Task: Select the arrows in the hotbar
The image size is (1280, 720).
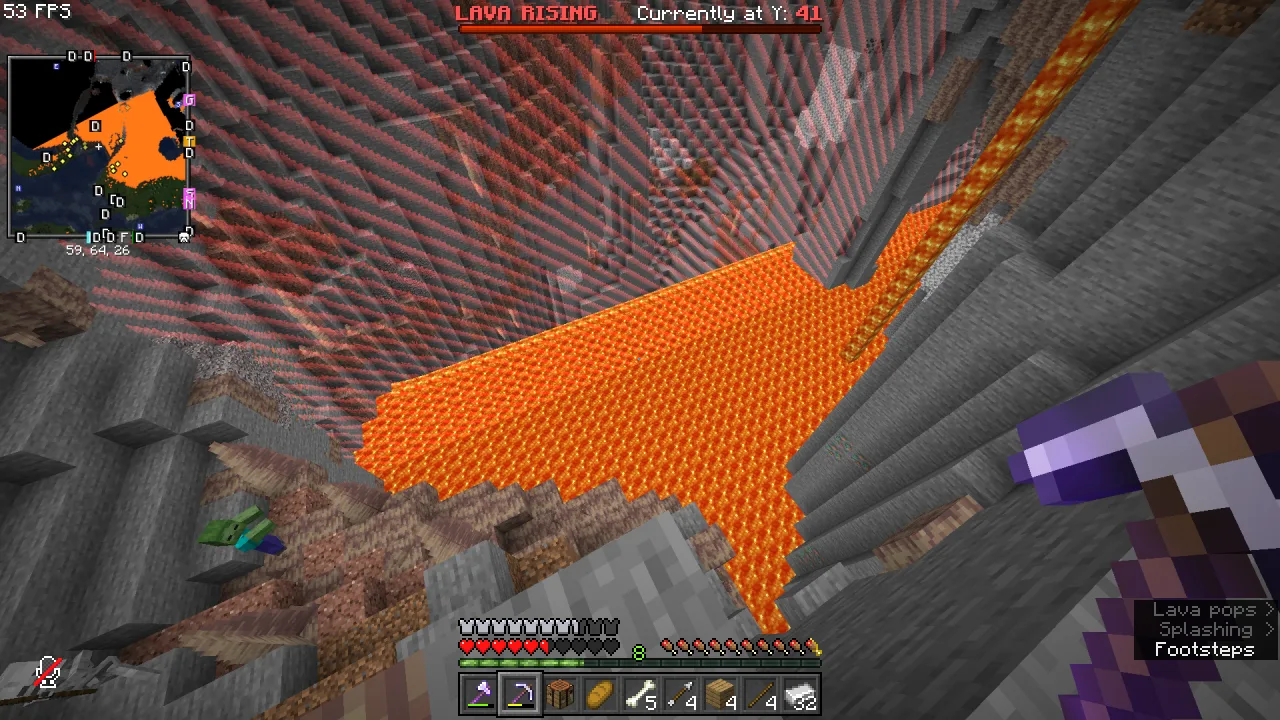Action: pyautogui.click(x=680, y=694)
